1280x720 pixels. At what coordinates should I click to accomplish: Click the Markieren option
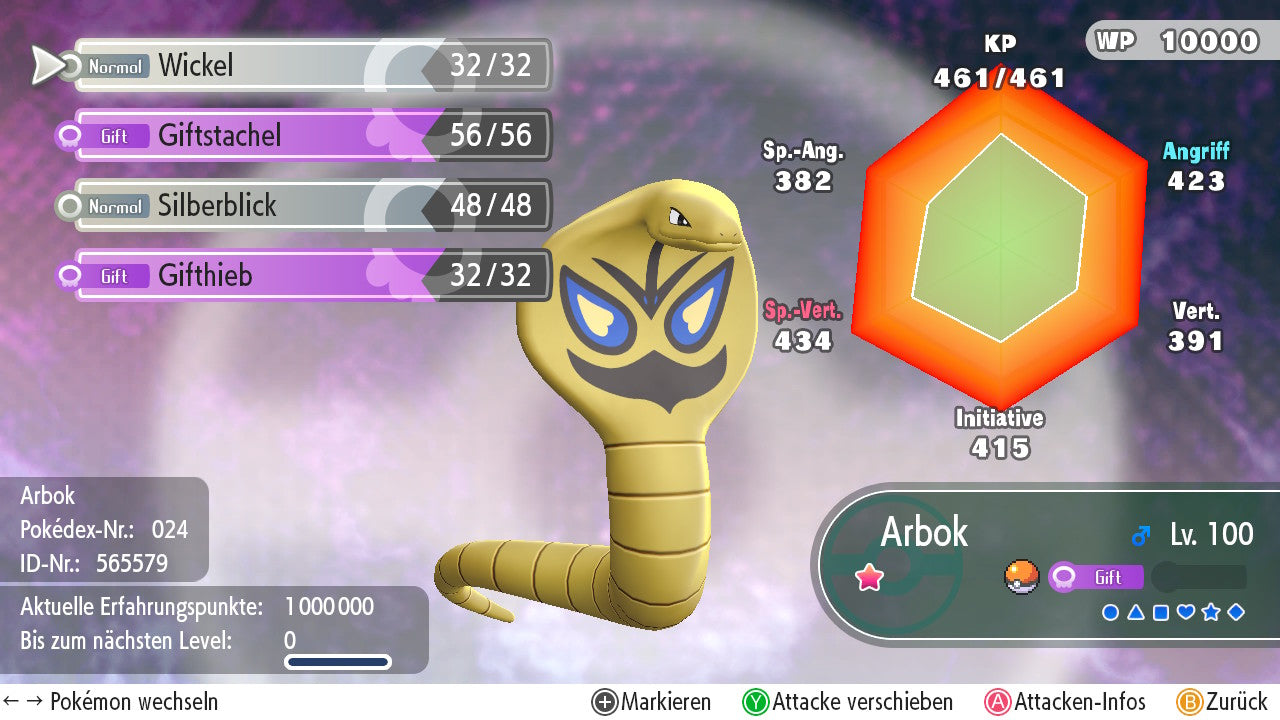pyautogui.click(x=652, y=702)
